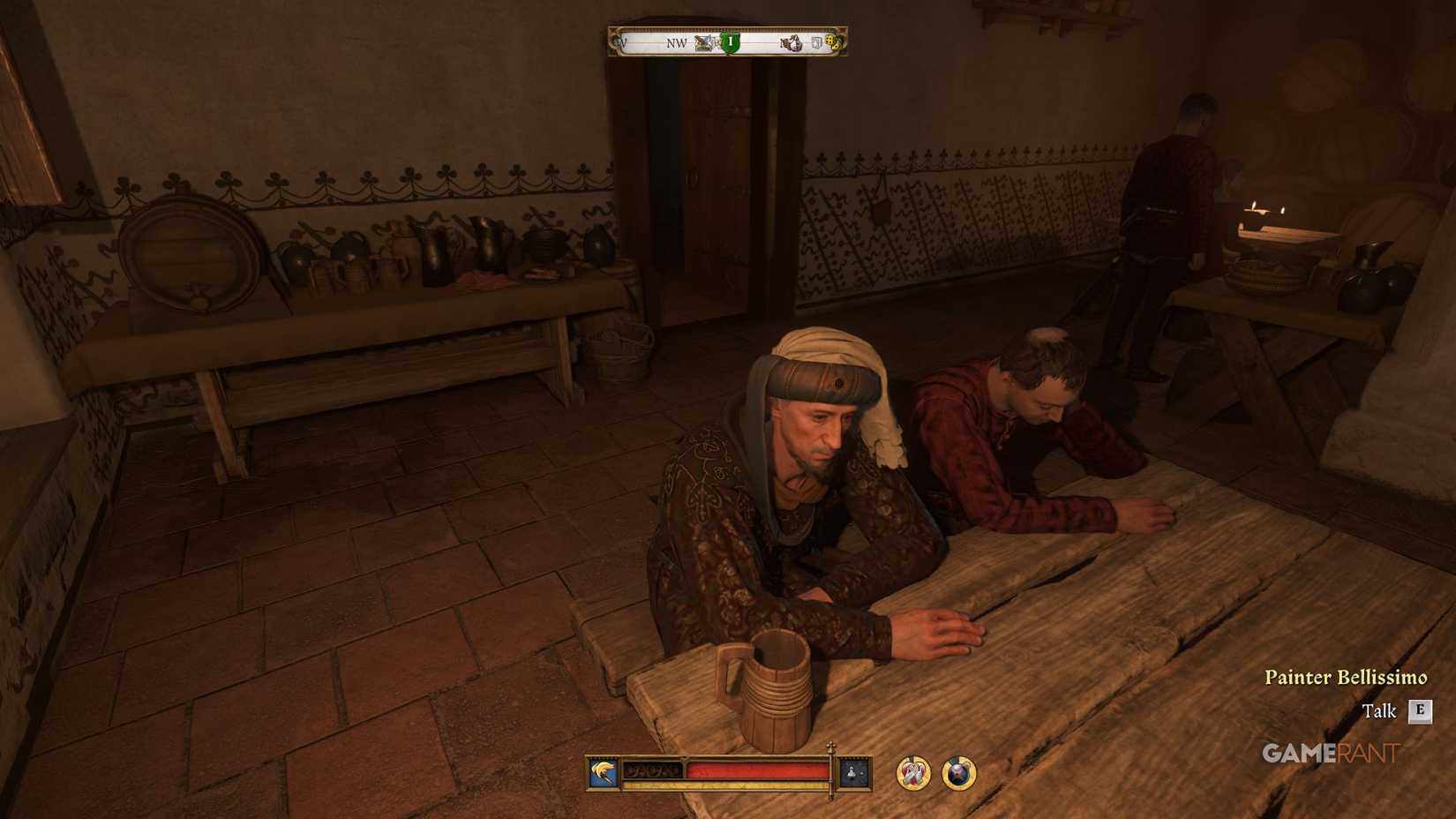Click the yellow bar under the red meter
Screen dimensions: 1456x819
click(724, 782)
